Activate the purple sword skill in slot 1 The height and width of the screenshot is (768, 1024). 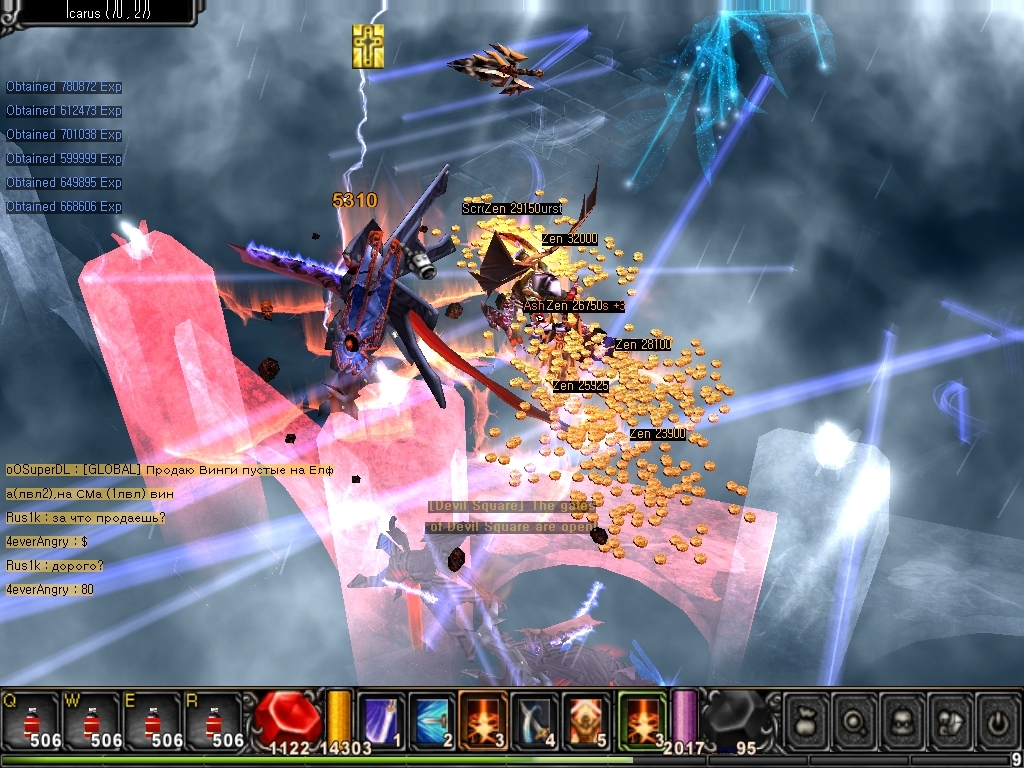[x=381, y=720]
